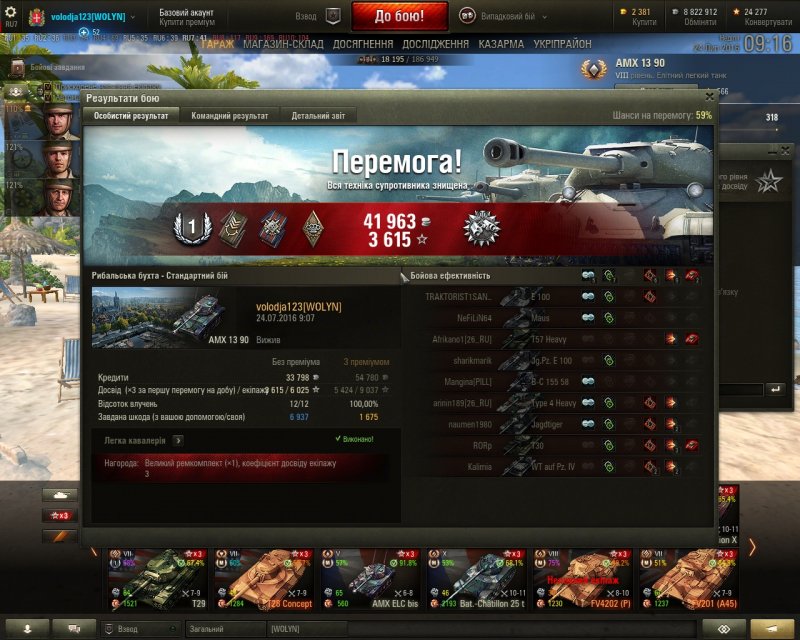Choose the AMX ELC bis tank
Screen dimensions: 800x640
pos(366,578)
